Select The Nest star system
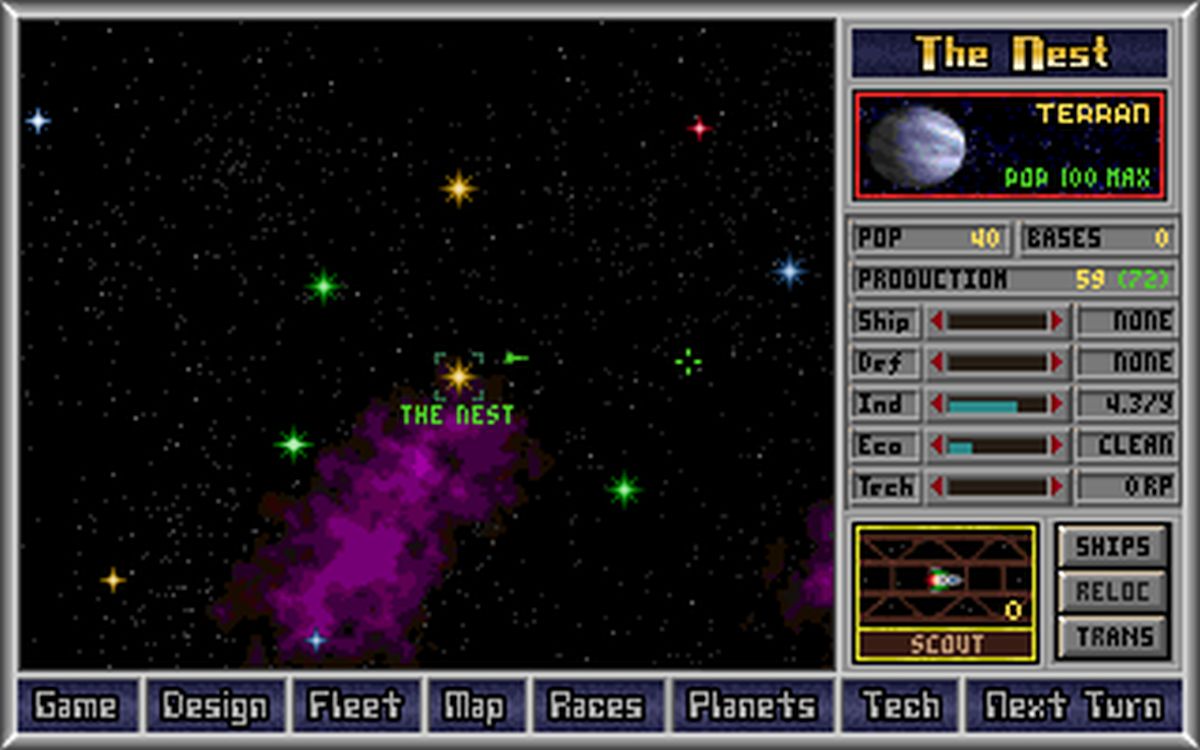The width and height of the screenshot is (1200, 750). click(459, 377)
